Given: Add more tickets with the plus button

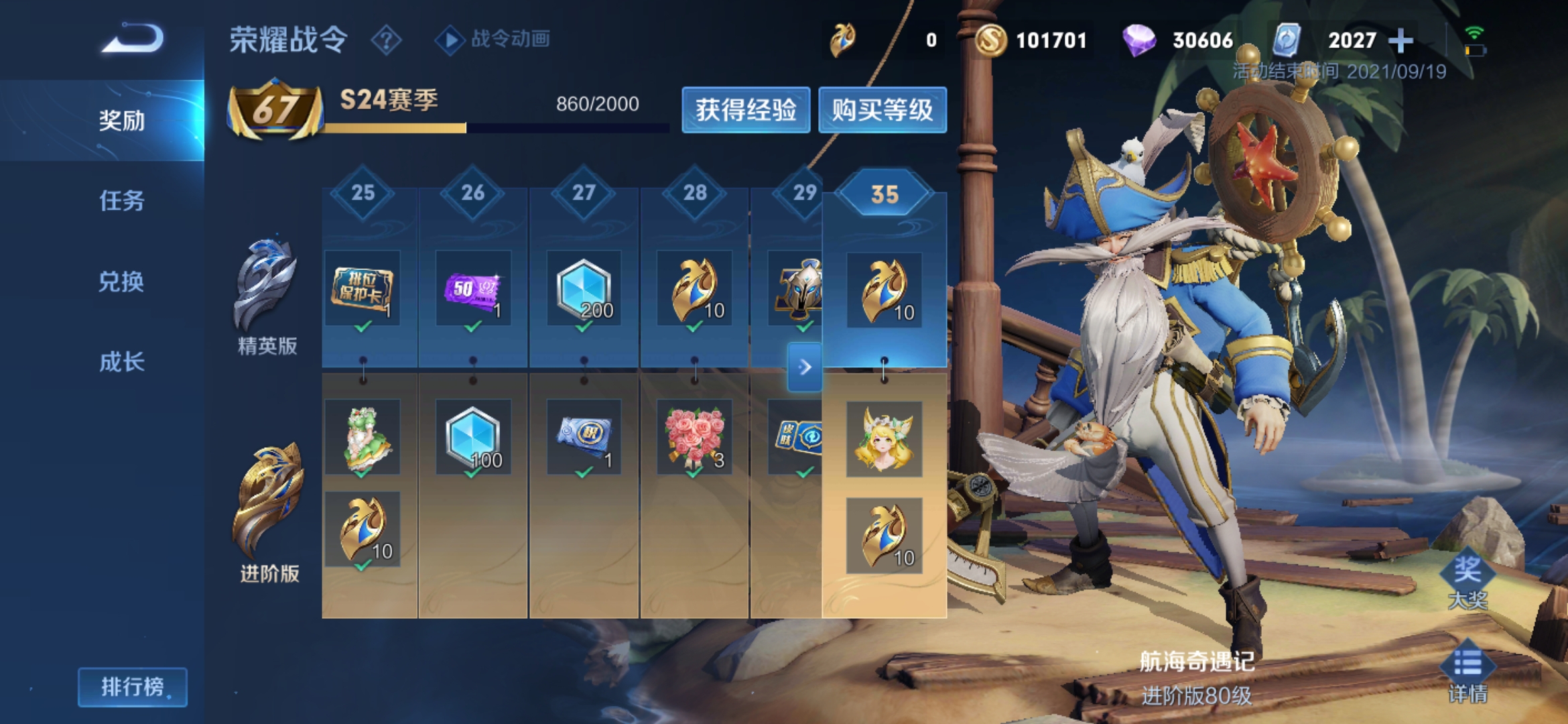Looking at the screenshot, I should (x=1400, y=40).
